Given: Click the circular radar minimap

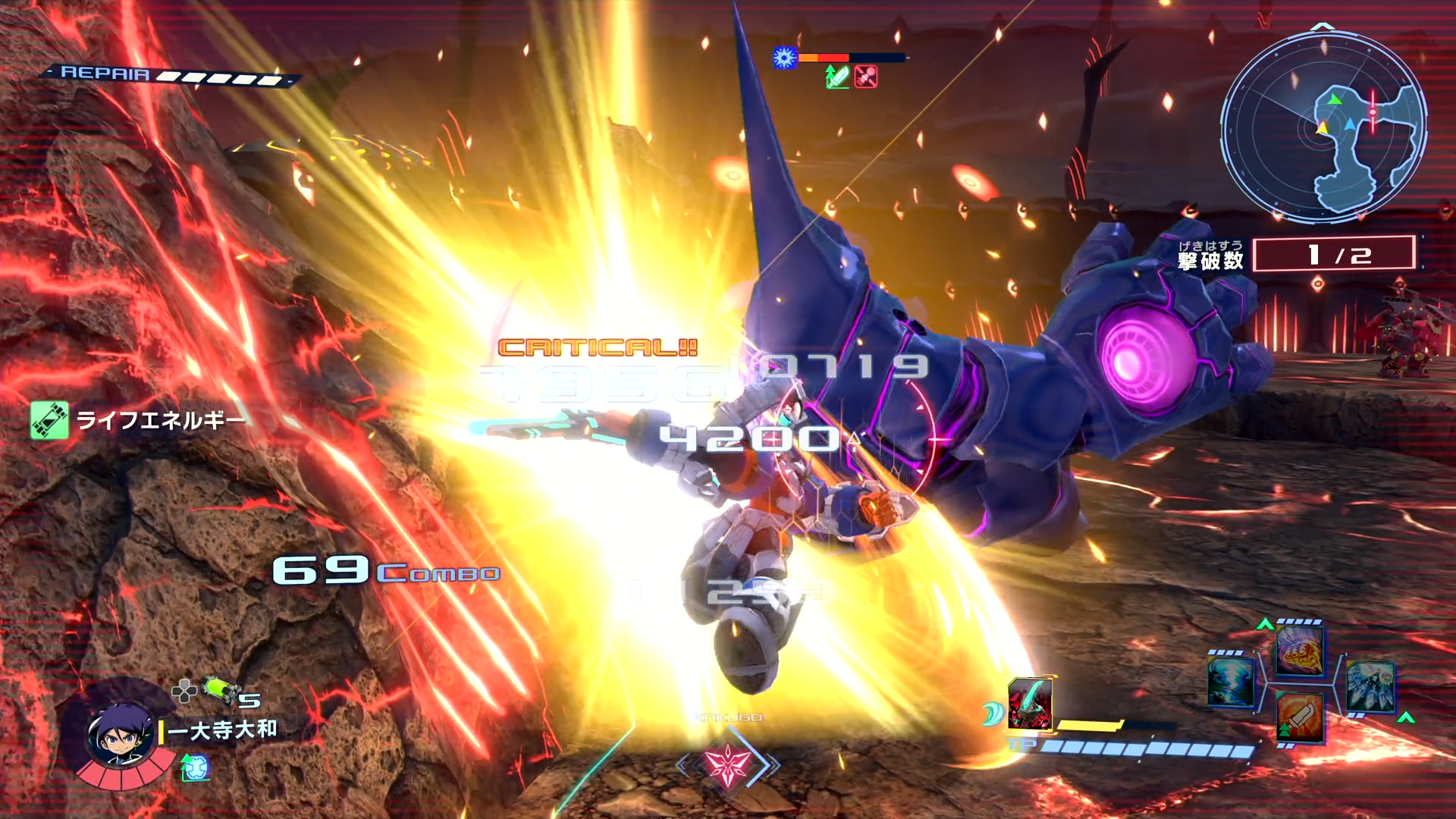Looking at the screenshot, I should [1323, 127].
